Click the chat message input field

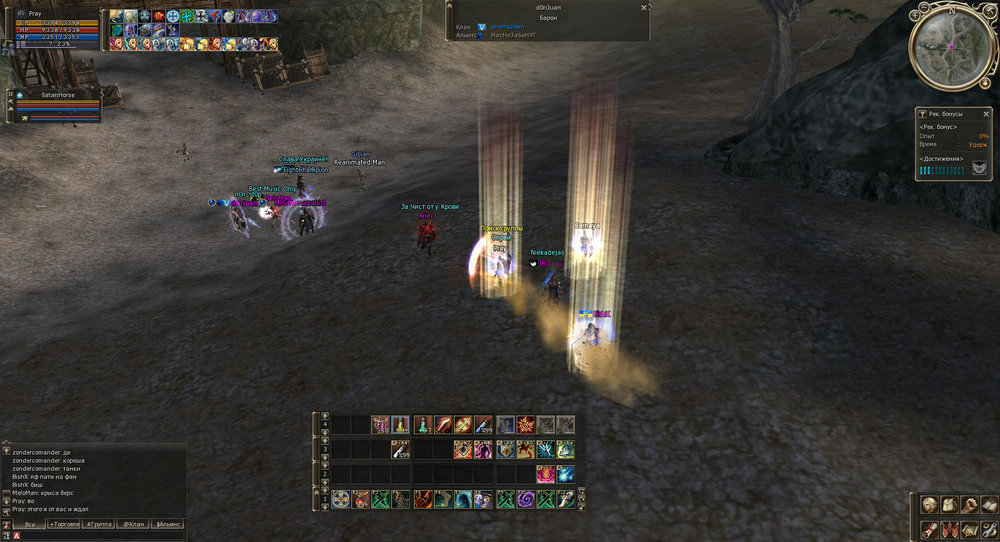(100, 536)
